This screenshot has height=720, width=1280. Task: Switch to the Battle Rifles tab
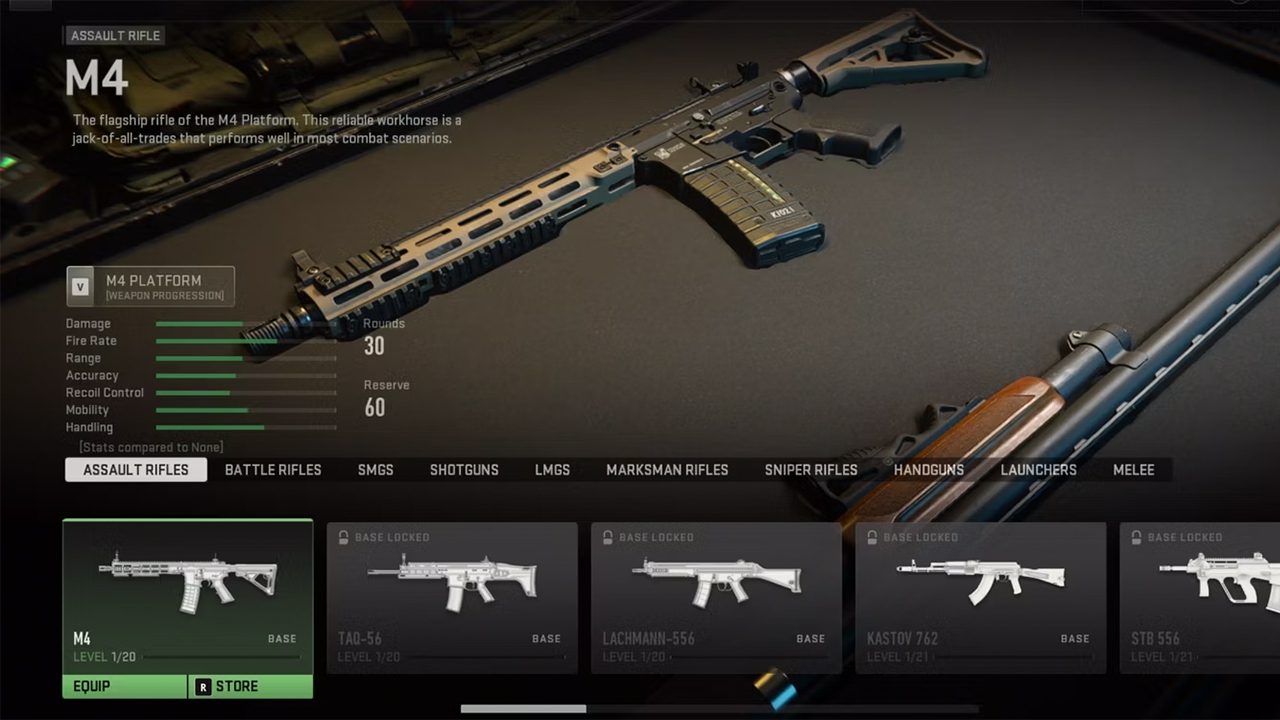point(272,470)
